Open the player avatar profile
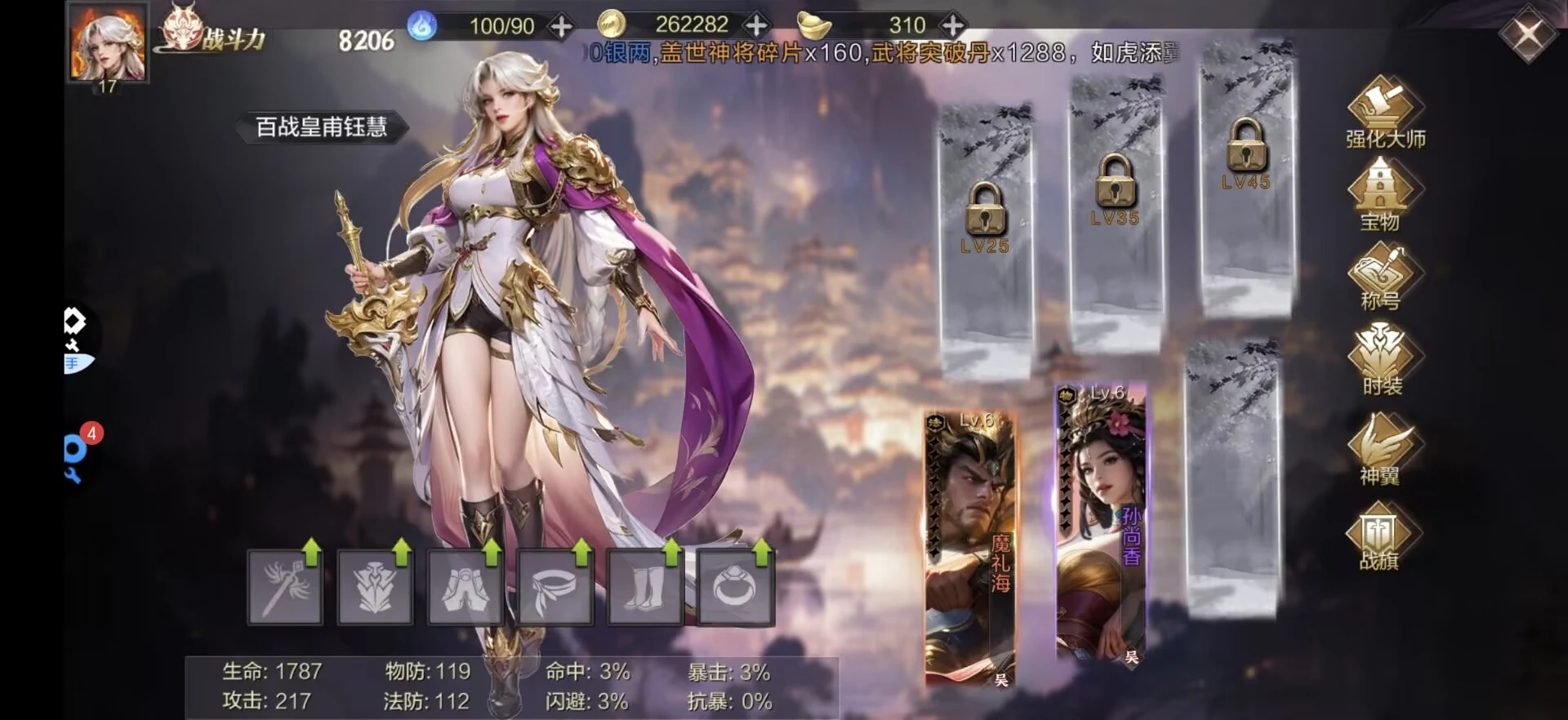The width and height of the screenshot is (1568, 720). (x=108, y=42)
